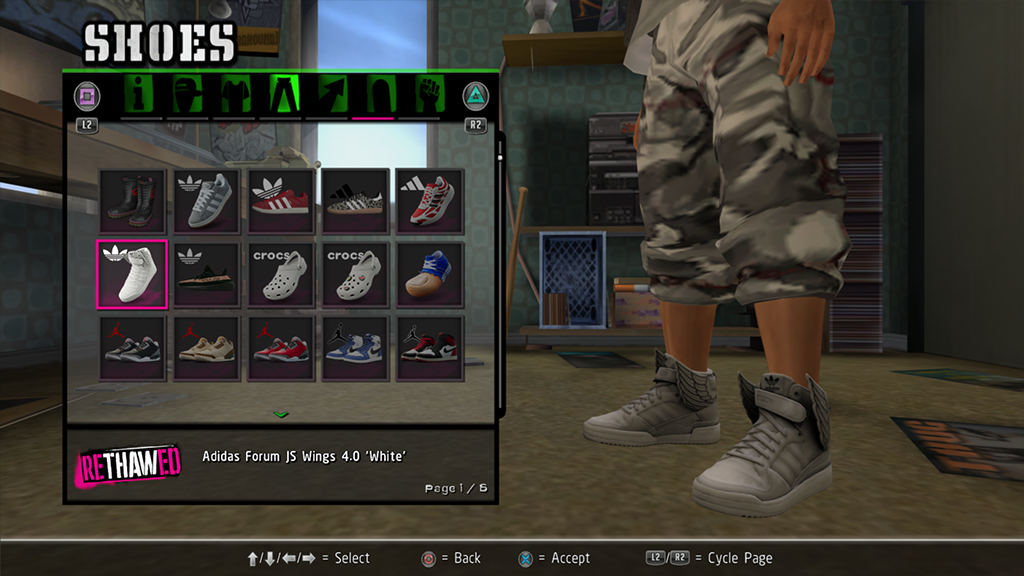
Task: Open the pants category tab
Action: coord(282,95)
